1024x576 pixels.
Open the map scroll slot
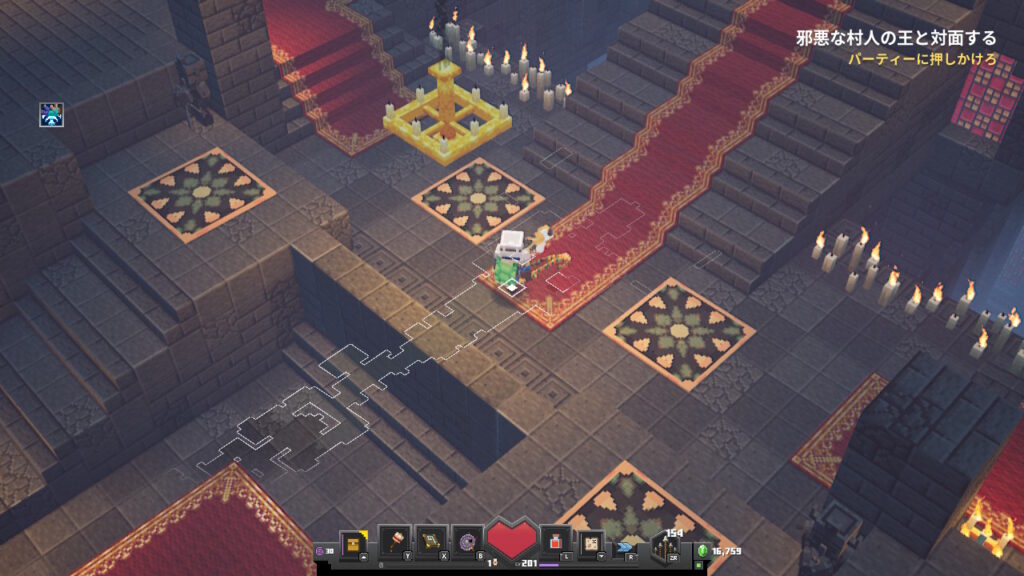pos(591,543)
